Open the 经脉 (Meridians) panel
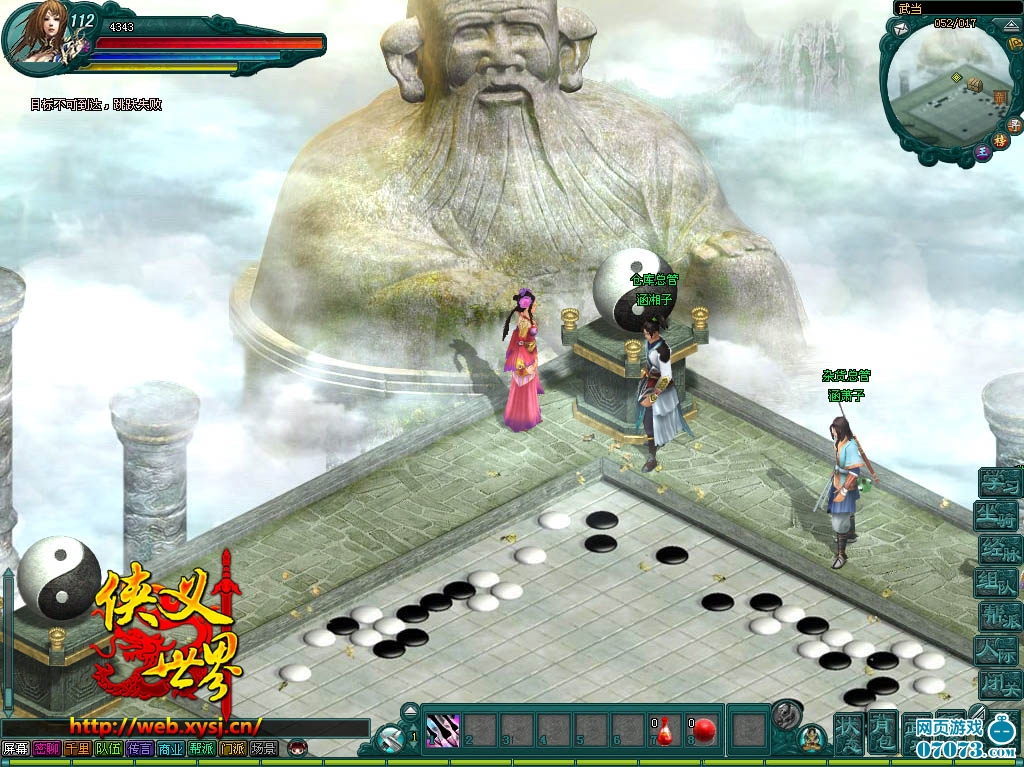Image resolution: width=1024 pixels, height=767 pixels. (999, 550)
